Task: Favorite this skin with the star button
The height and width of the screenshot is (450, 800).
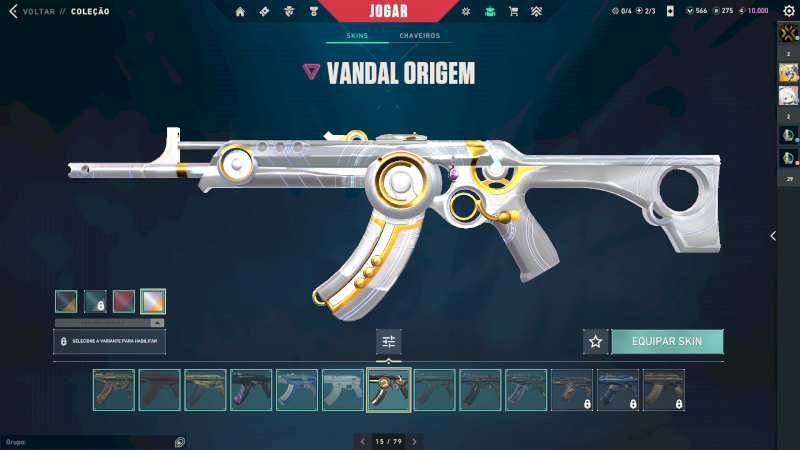Action: [596, 342]
